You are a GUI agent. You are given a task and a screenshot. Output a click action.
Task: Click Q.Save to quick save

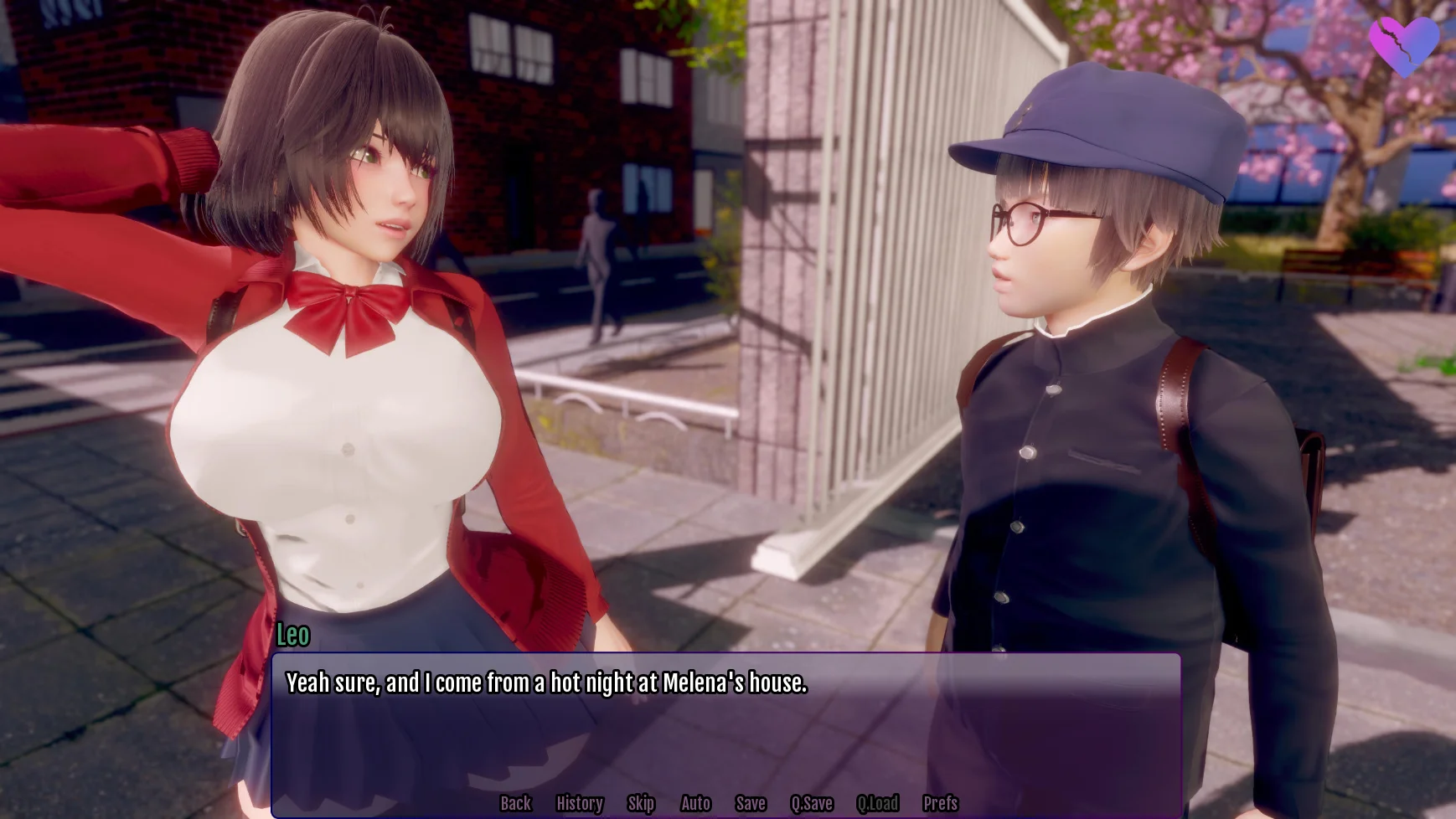click(812, 803)
